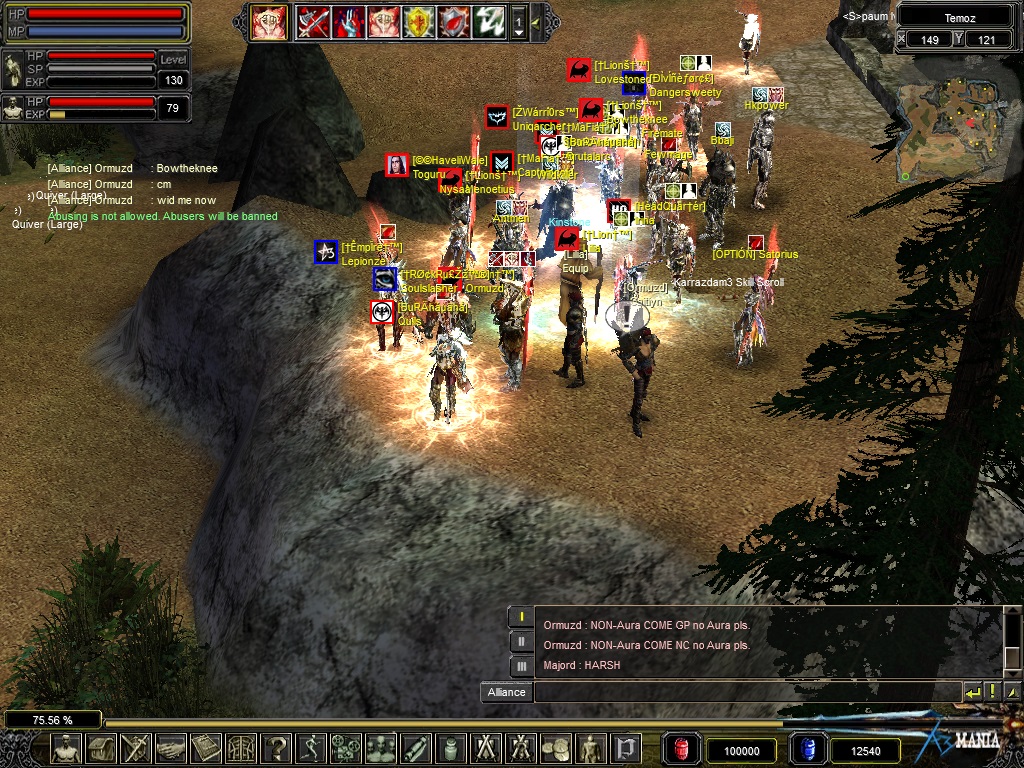The image size is (1024, 768).
Task: Collapse the skill bar with the arrow
Action: click(536, 22)
